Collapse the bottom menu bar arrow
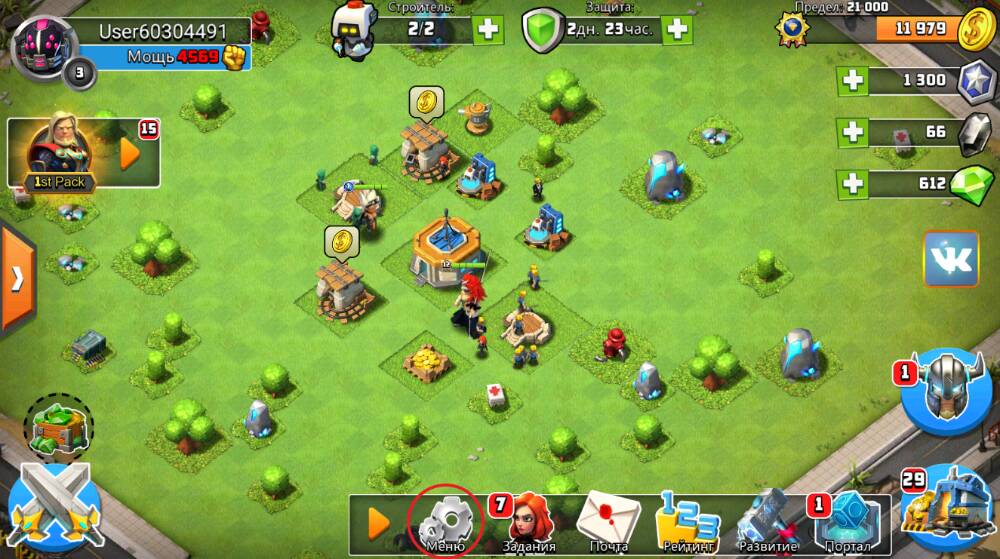This screenshot has height=559, width=1000. [x=378, y=522]
